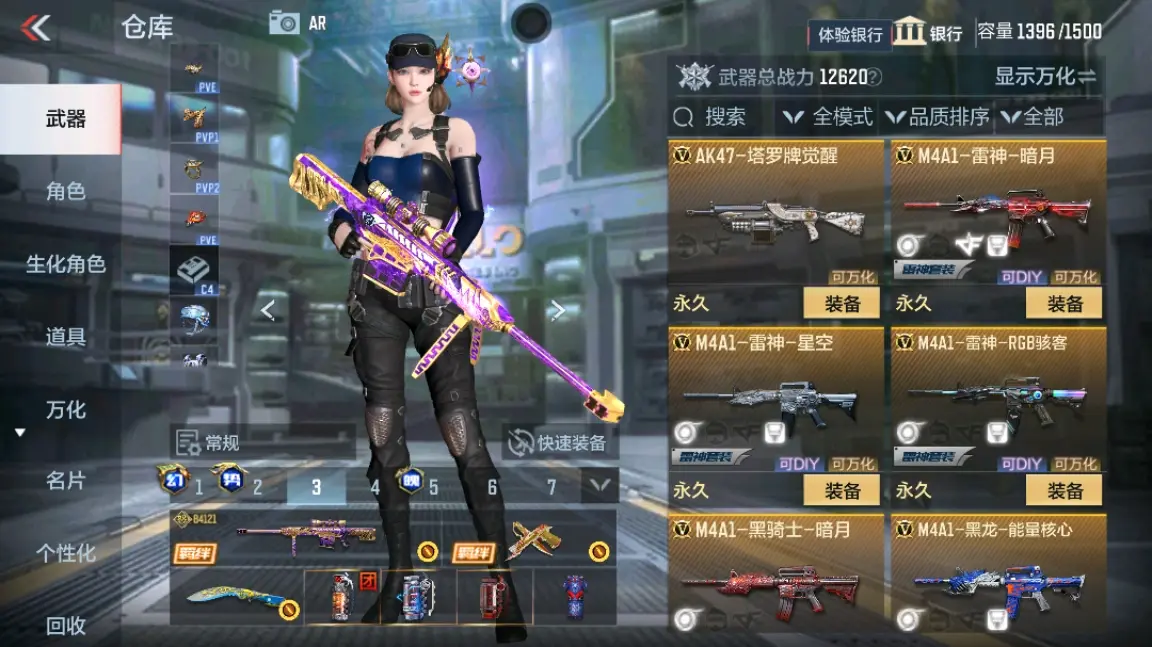This screenshot has height=647, width=1152.
Task: Switch to the 角色 tab
Action: click(x=65, y=191)
